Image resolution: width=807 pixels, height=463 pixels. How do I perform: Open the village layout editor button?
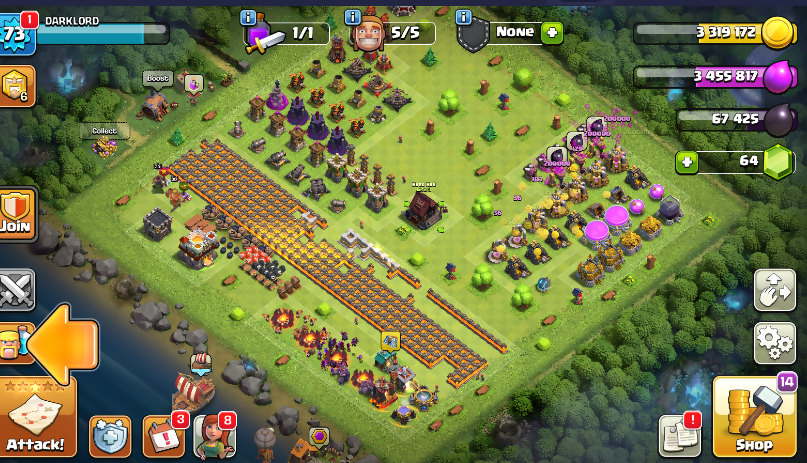point(774,291)
